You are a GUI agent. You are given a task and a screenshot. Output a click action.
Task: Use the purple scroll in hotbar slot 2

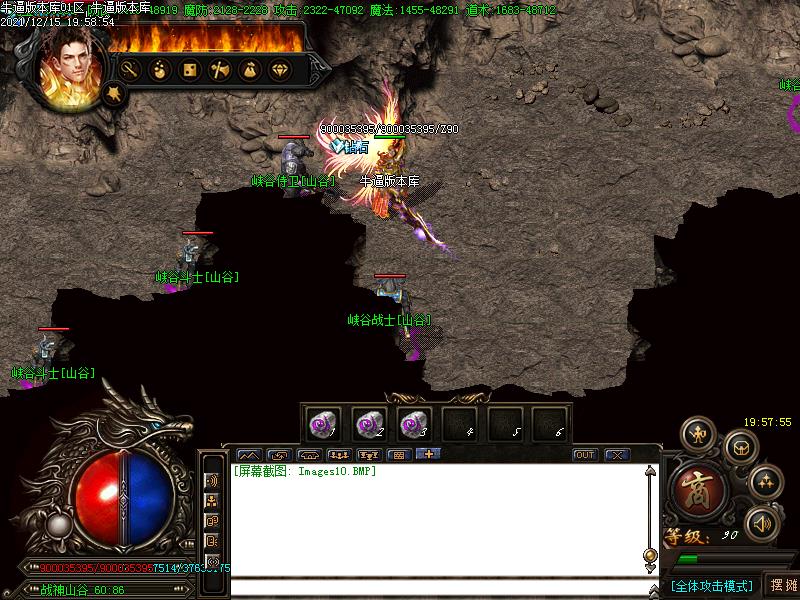tap(369, 424)
